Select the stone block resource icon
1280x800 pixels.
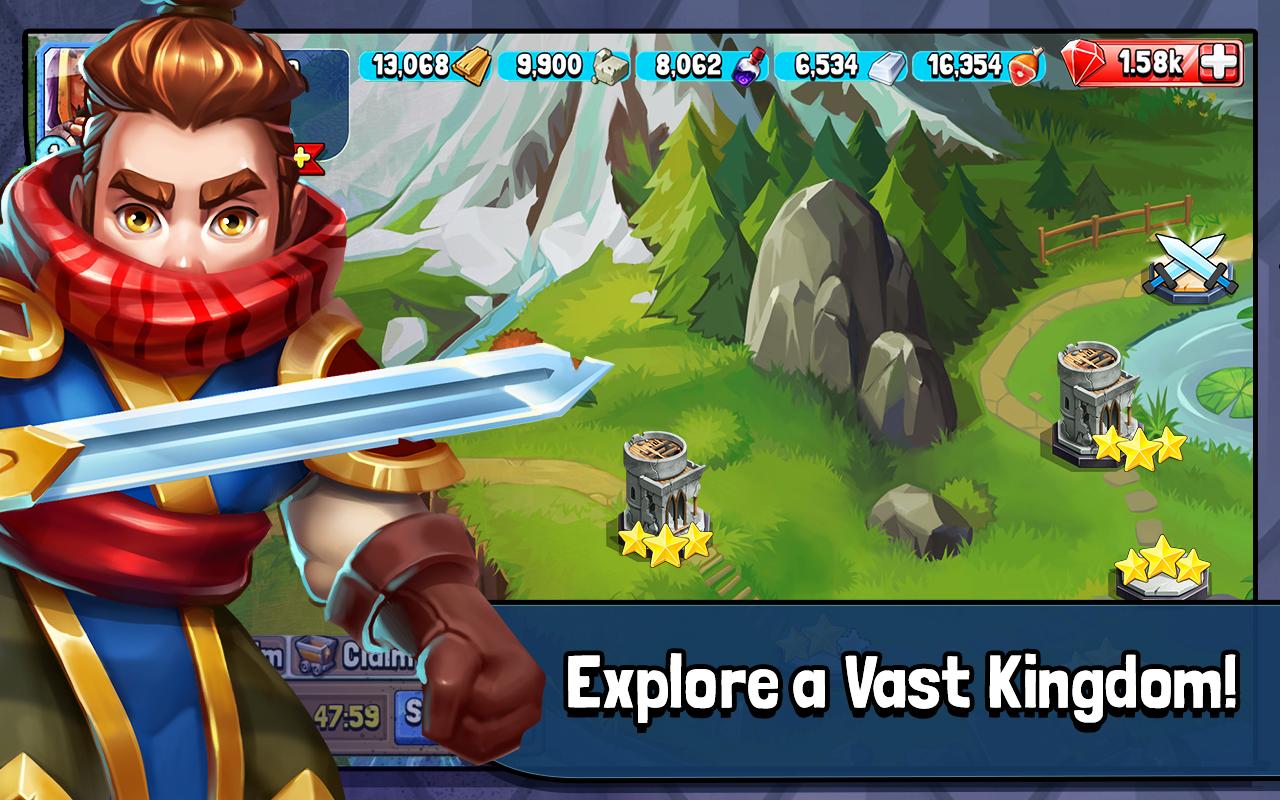click(x=611, y=64)
